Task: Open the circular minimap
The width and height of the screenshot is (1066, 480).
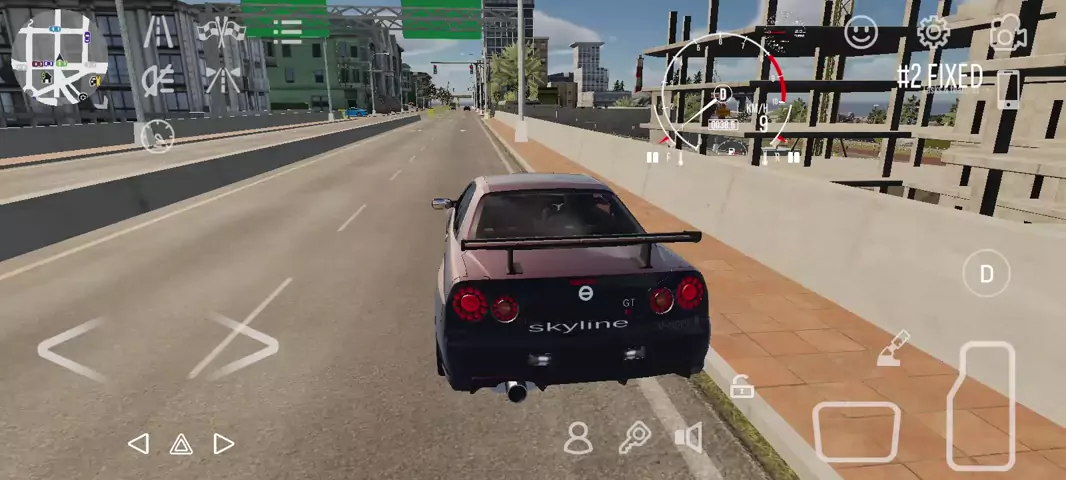Action: point(59,58)
